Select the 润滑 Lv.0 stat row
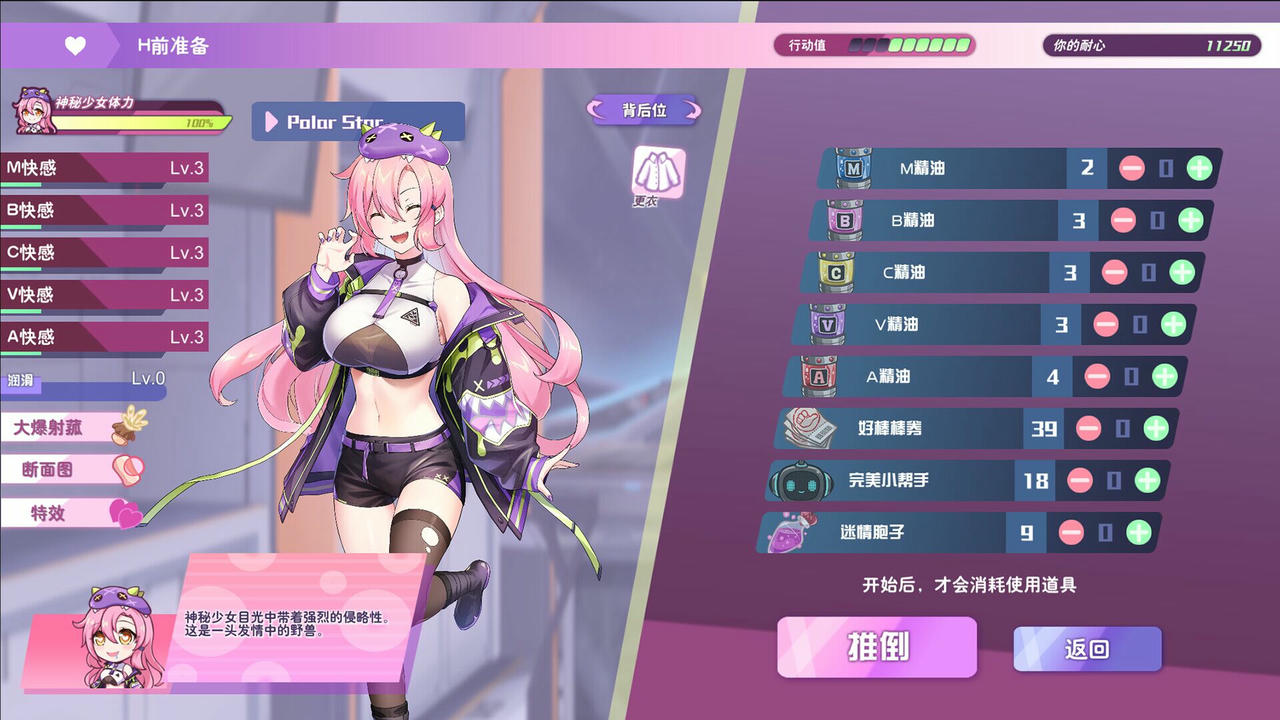The image size is (1280, 720). [x=80, y=381]
